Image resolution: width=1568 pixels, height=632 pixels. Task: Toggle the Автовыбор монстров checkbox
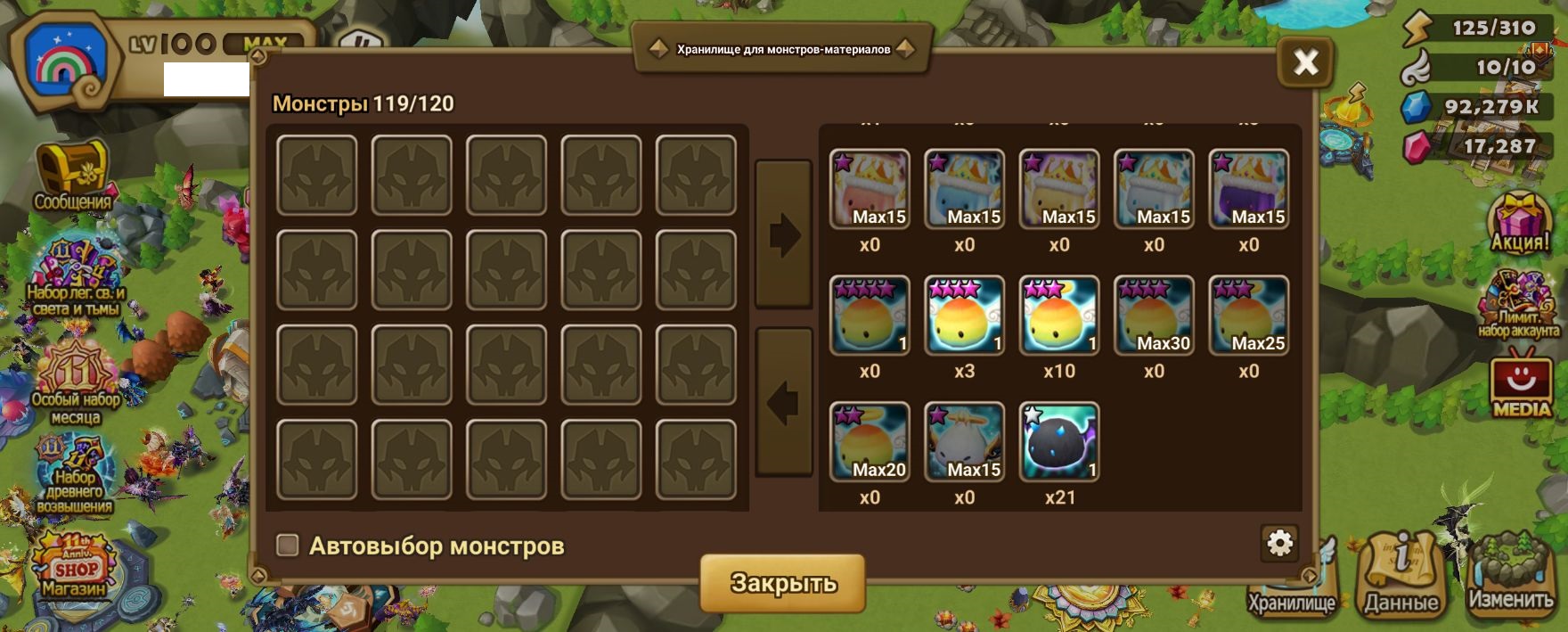[x=287, y=546]
